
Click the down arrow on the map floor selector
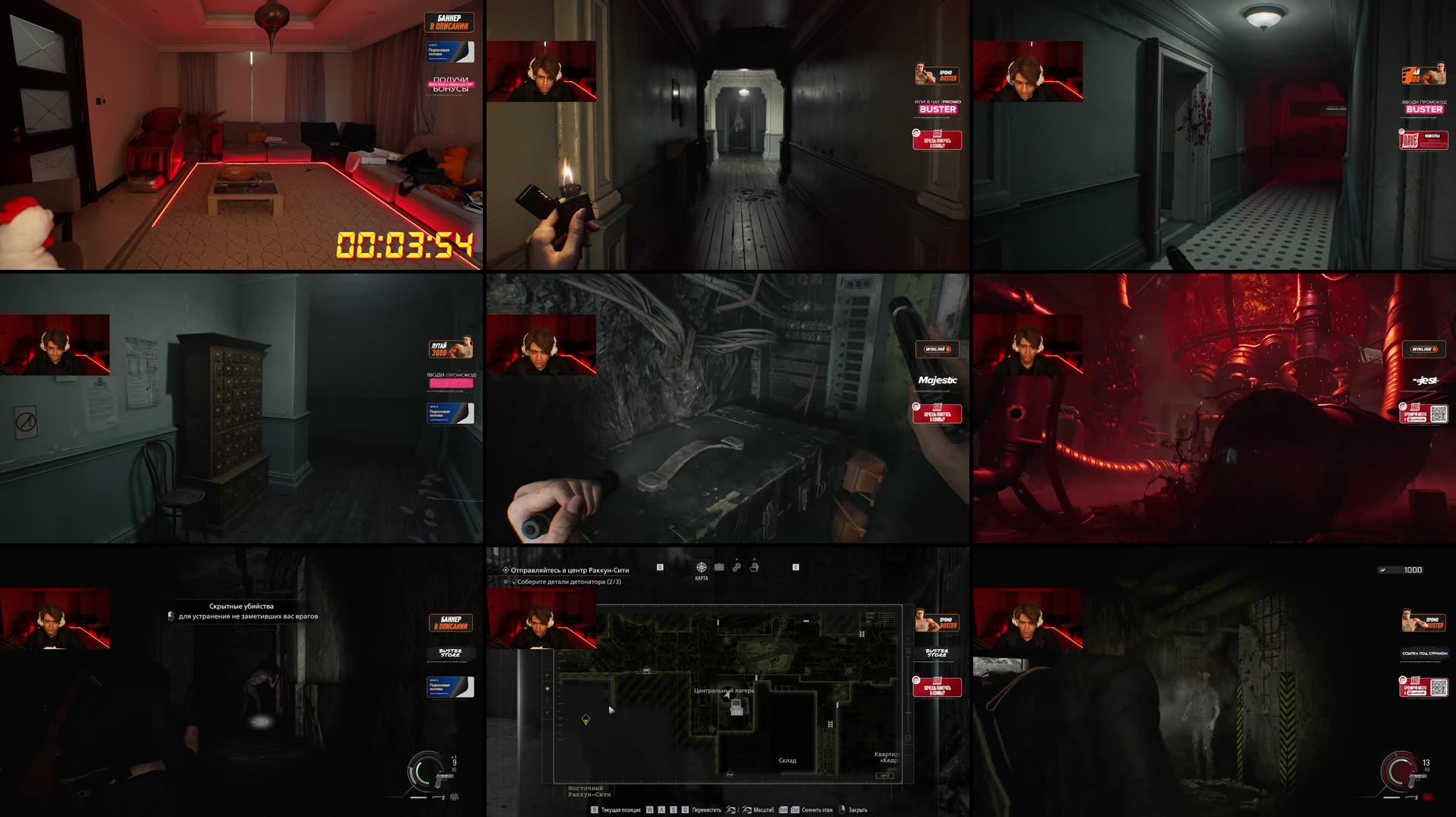pyautogui.click(x=546, y=713)
